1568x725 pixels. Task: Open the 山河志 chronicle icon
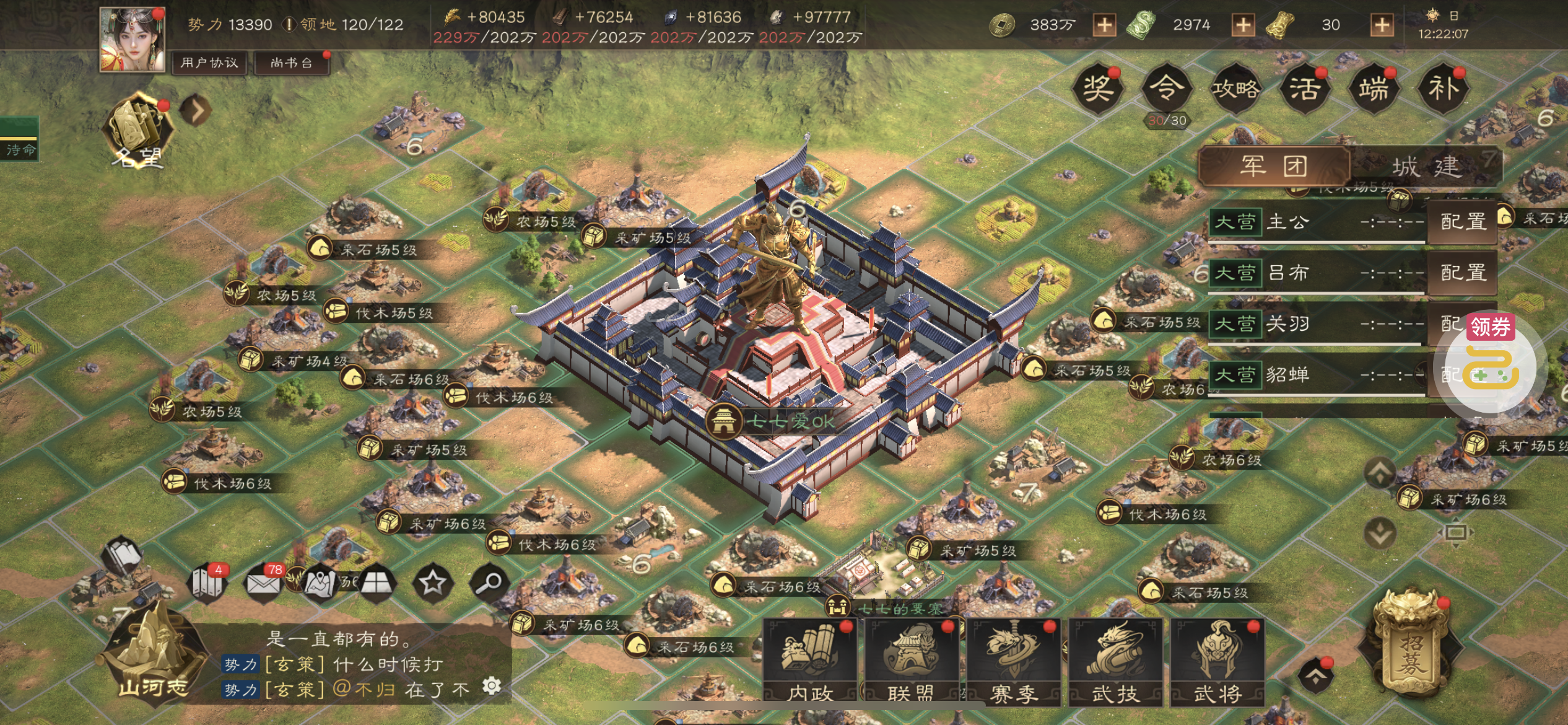(152, 657)
